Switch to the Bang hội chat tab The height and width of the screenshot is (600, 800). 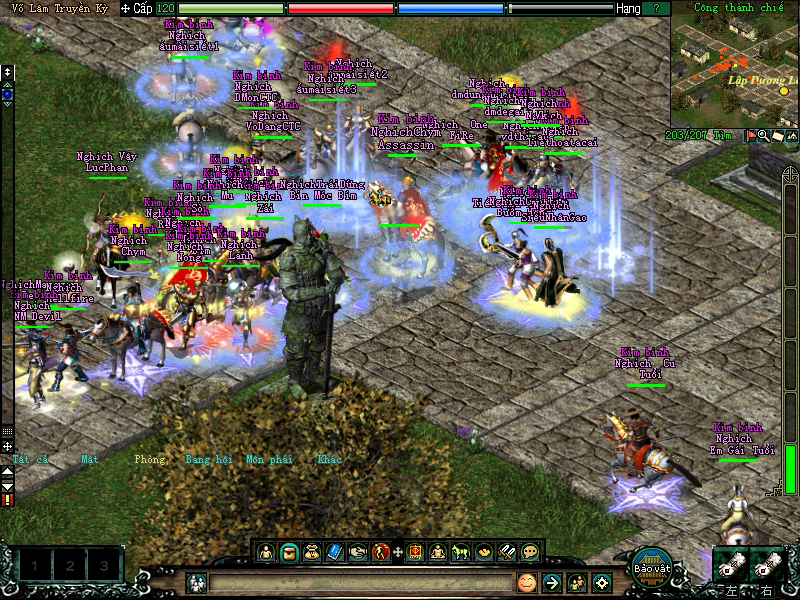tap(209, 460)
